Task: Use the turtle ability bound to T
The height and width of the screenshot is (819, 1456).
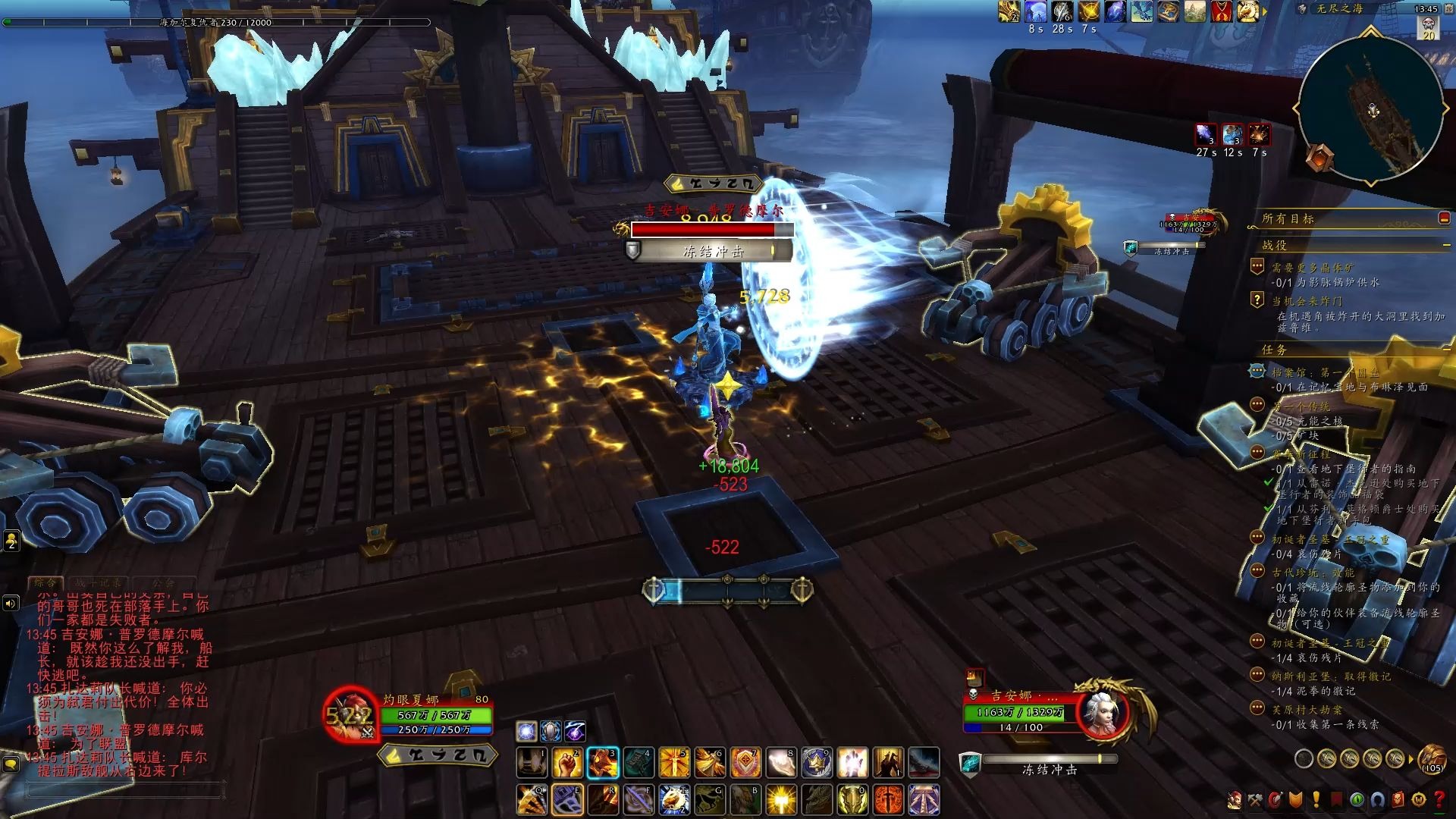Action: (674, 800)
